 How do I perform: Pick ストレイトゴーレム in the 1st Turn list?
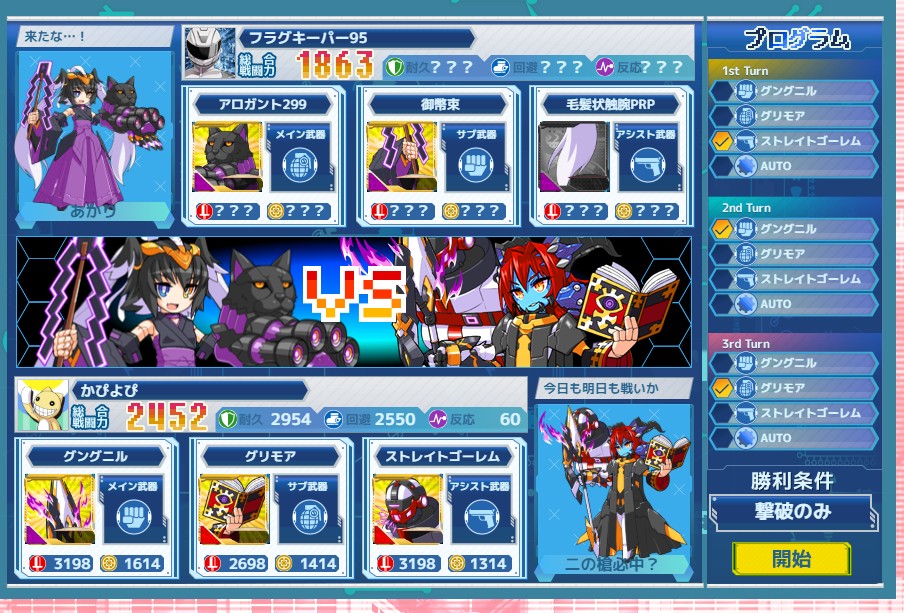pyautogui.click(x=795, y=141)
